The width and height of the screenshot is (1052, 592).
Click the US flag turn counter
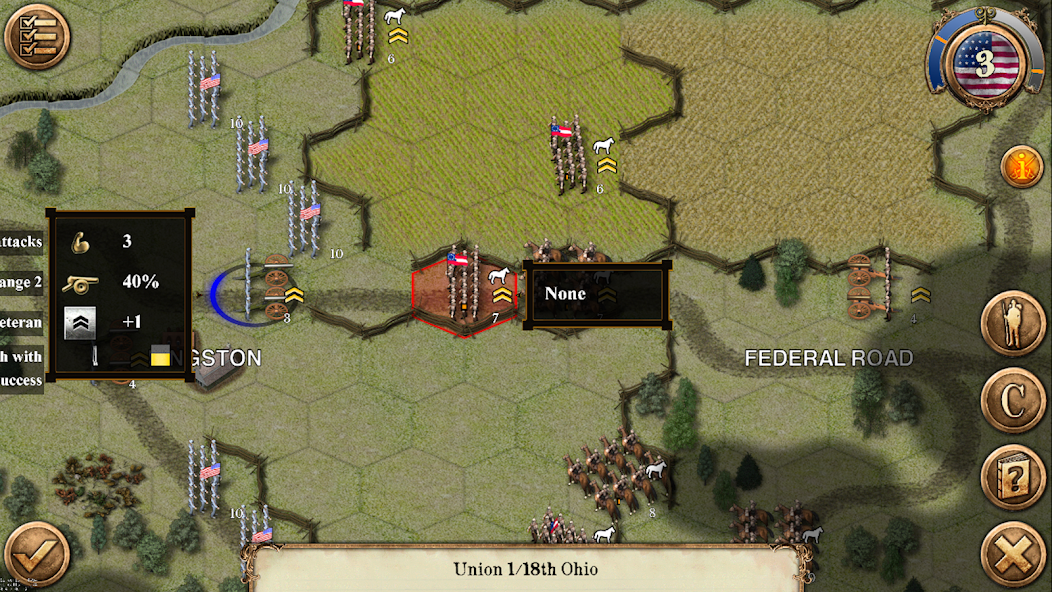(985, 64)
